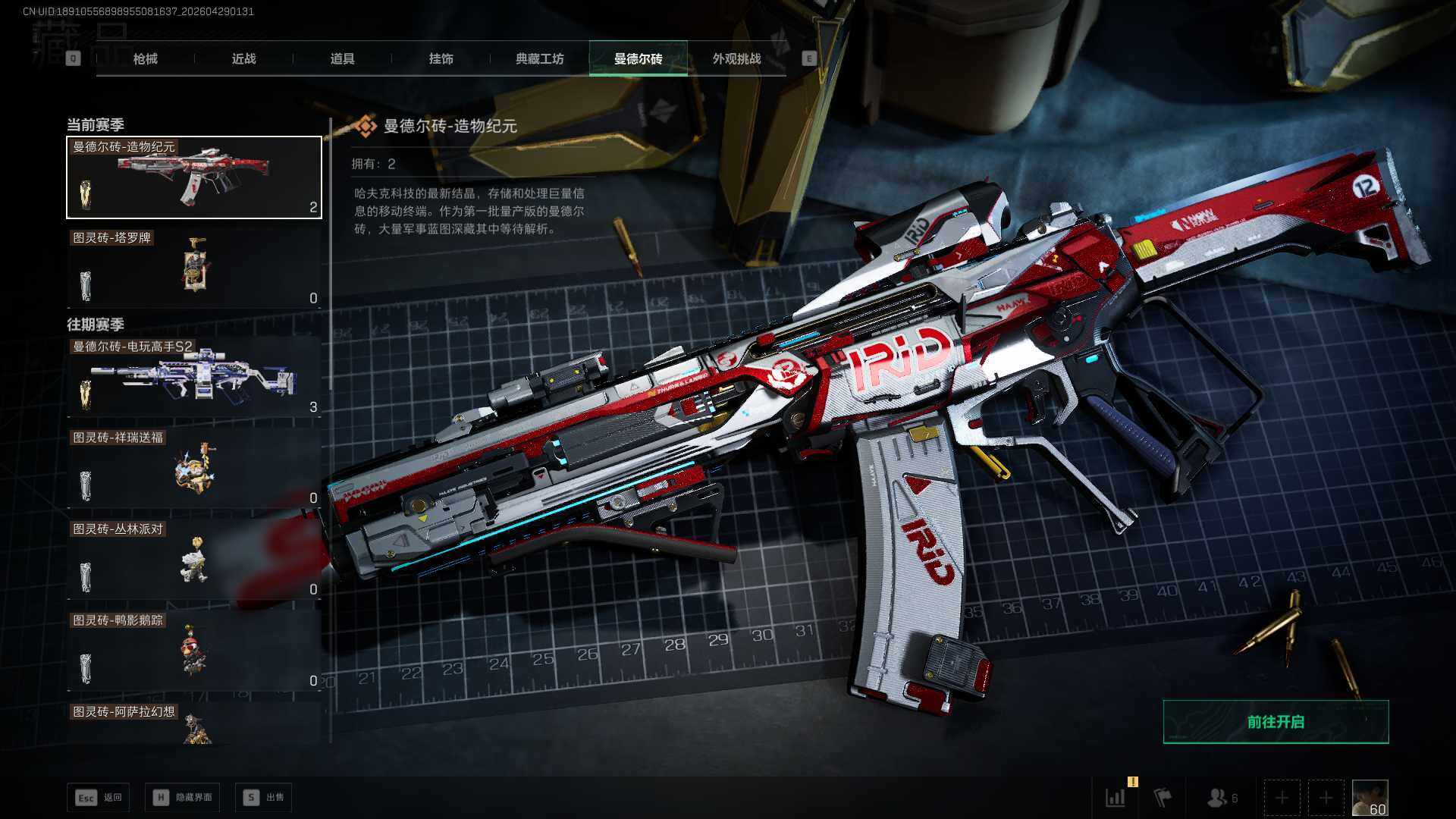Select the 曼德尔砖 tab
1456x819 pixels.
tap(638, 58)
